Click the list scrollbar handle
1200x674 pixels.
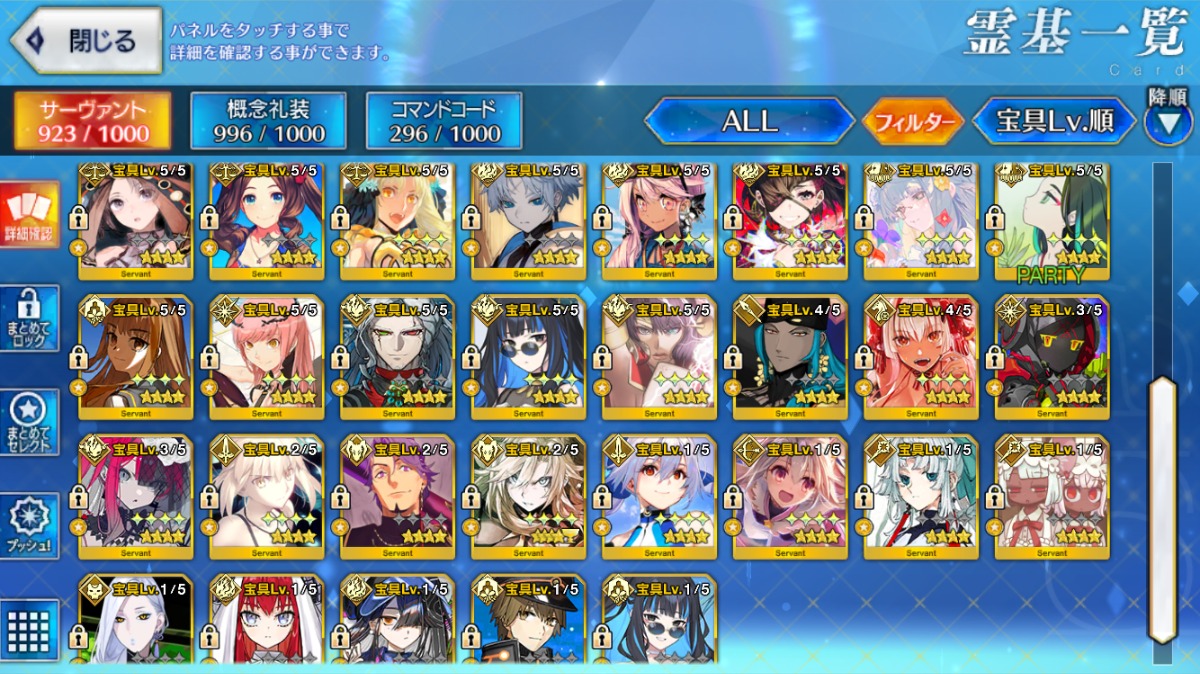pos(1162,508)
